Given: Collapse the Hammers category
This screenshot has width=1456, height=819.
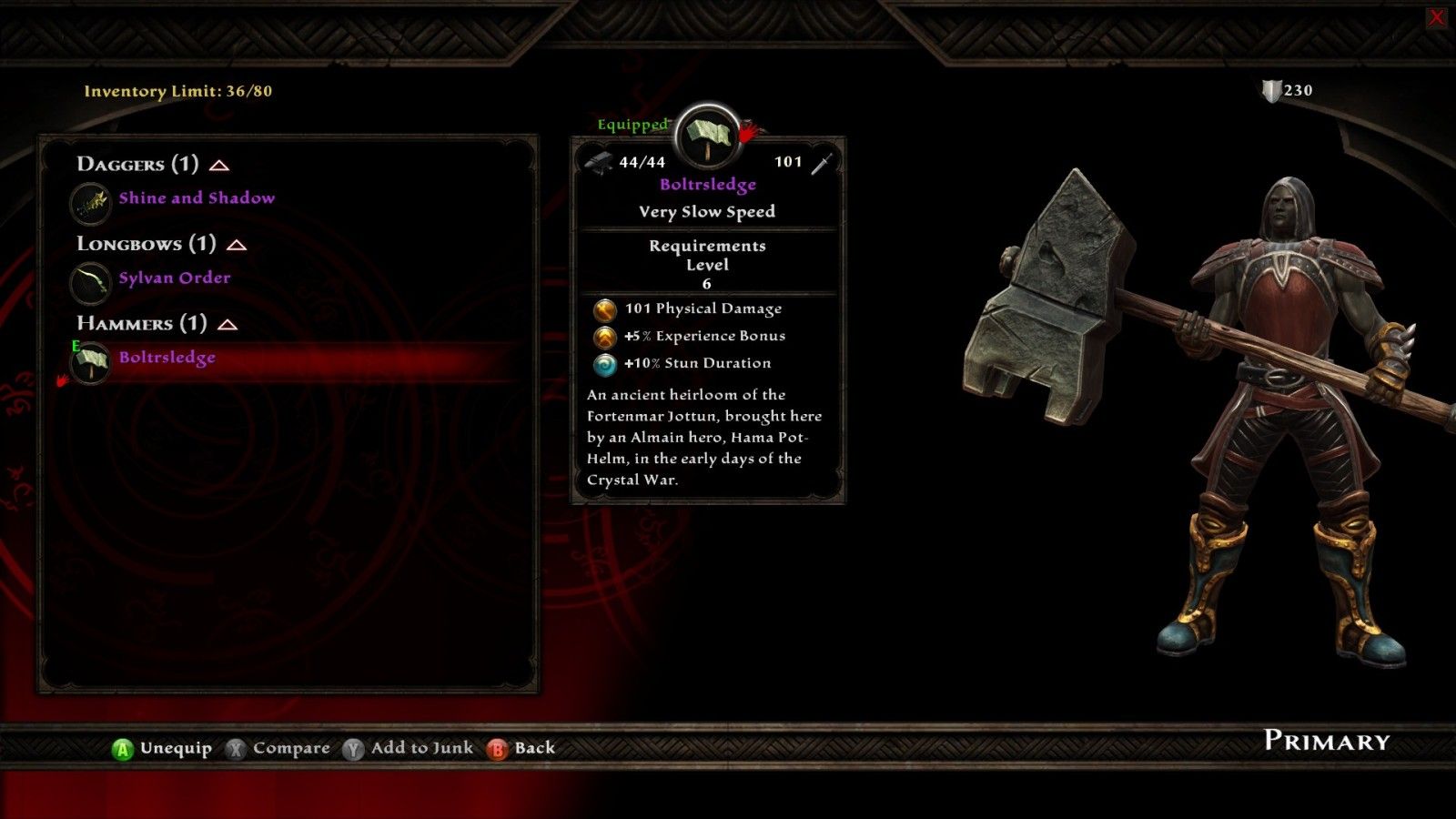Looking at the screenshot, I should point(227,325).
